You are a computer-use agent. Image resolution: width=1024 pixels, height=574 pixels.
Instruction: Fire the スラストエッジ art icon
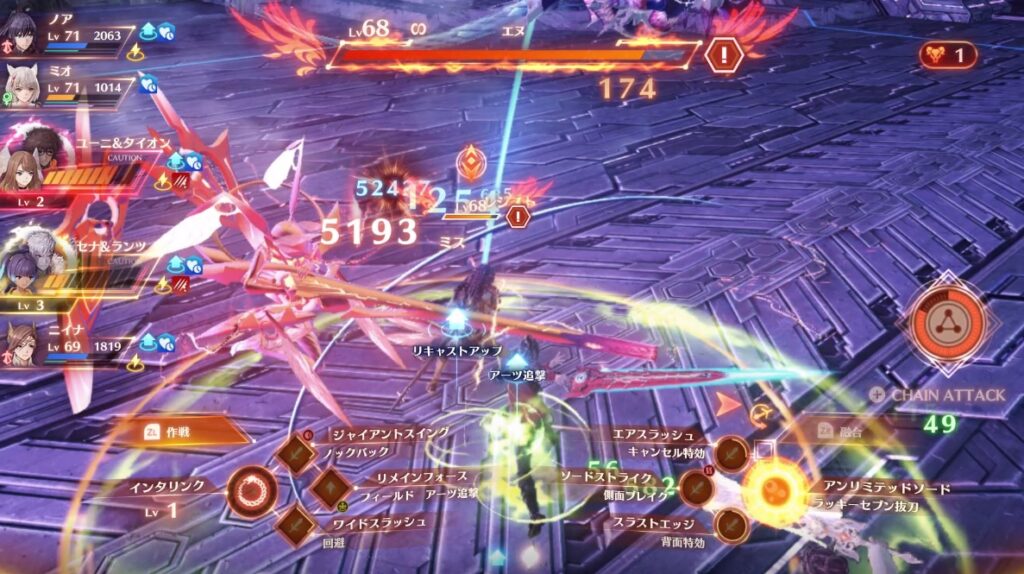click(731, 524)
